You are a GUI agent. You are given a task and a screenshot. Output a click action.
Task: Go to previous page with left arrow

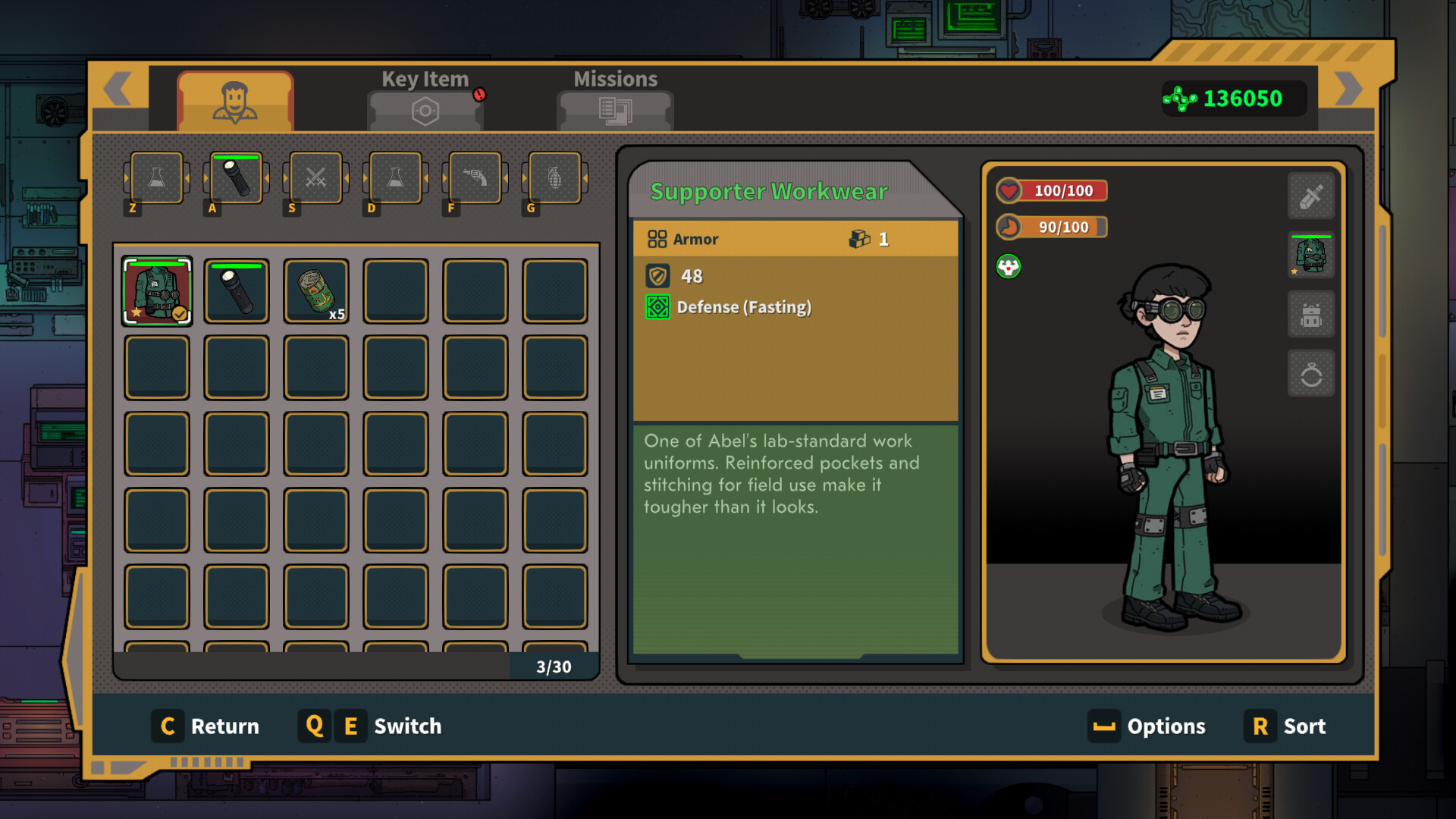pyautogui.click(x=118, y=89)
